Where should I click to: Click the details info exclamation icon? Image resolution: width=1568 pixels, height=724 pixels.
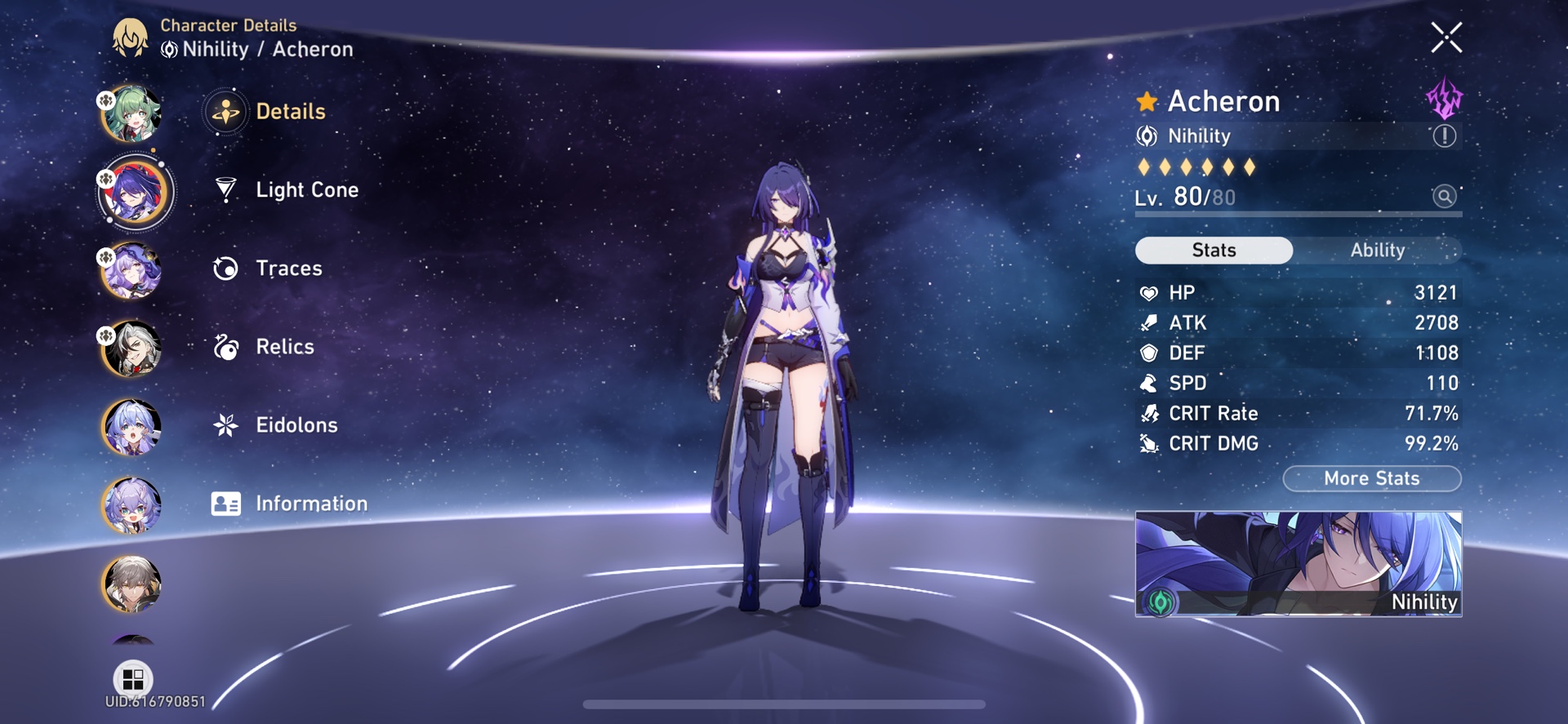pyautogui.click(x=1446, y=135)
